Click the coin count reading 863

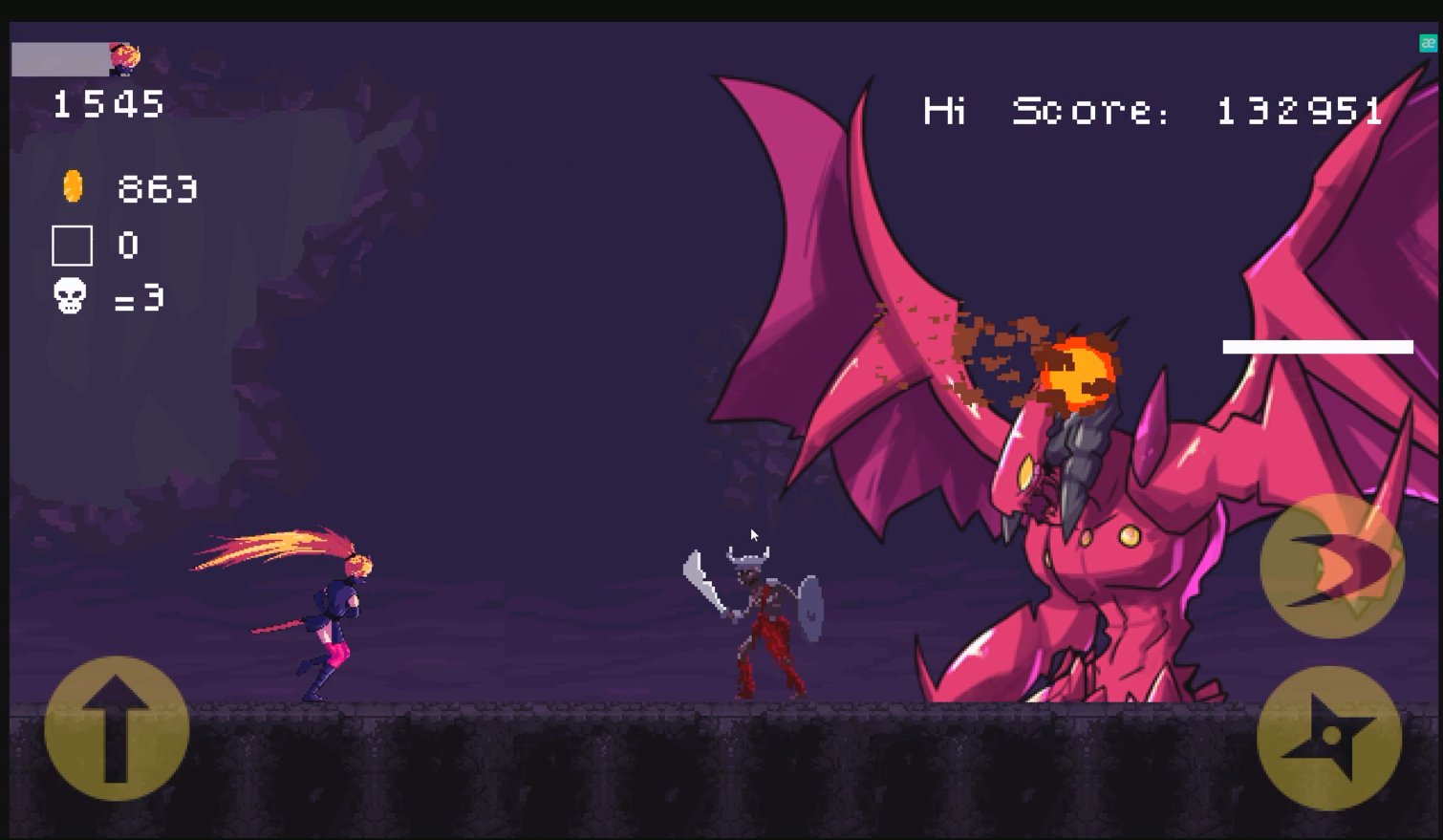(158, 188)
